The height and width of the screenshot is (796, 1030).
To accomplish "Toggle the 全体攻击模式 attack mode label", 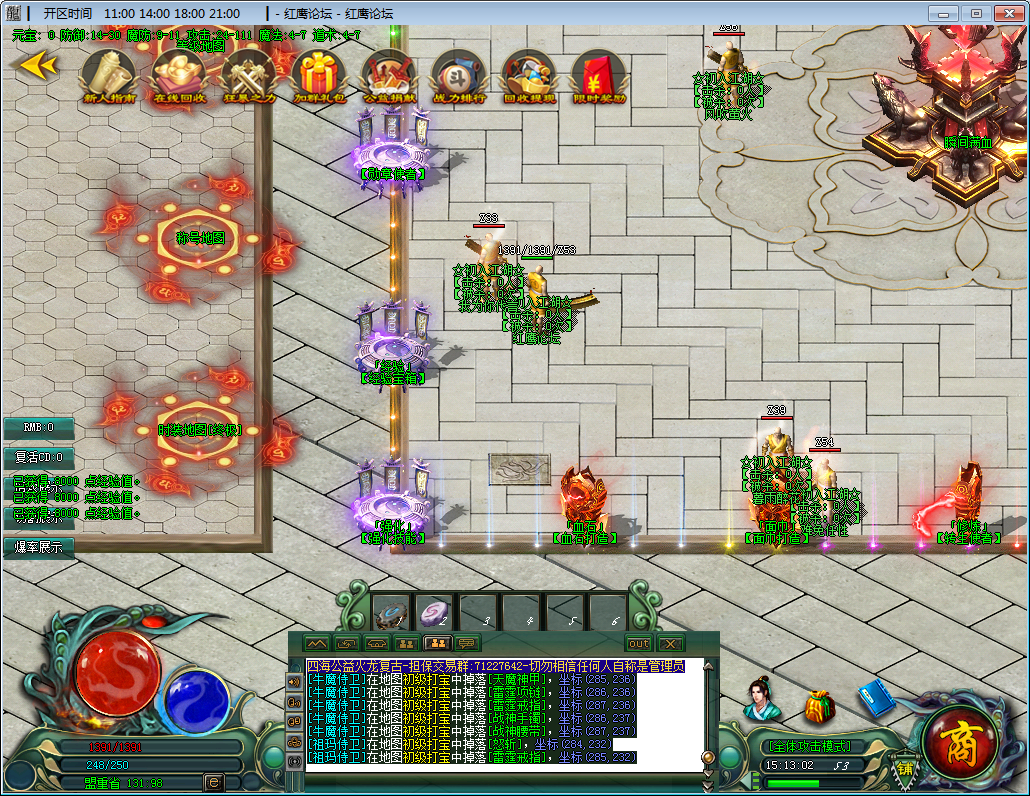I will [x=809, y=746].
